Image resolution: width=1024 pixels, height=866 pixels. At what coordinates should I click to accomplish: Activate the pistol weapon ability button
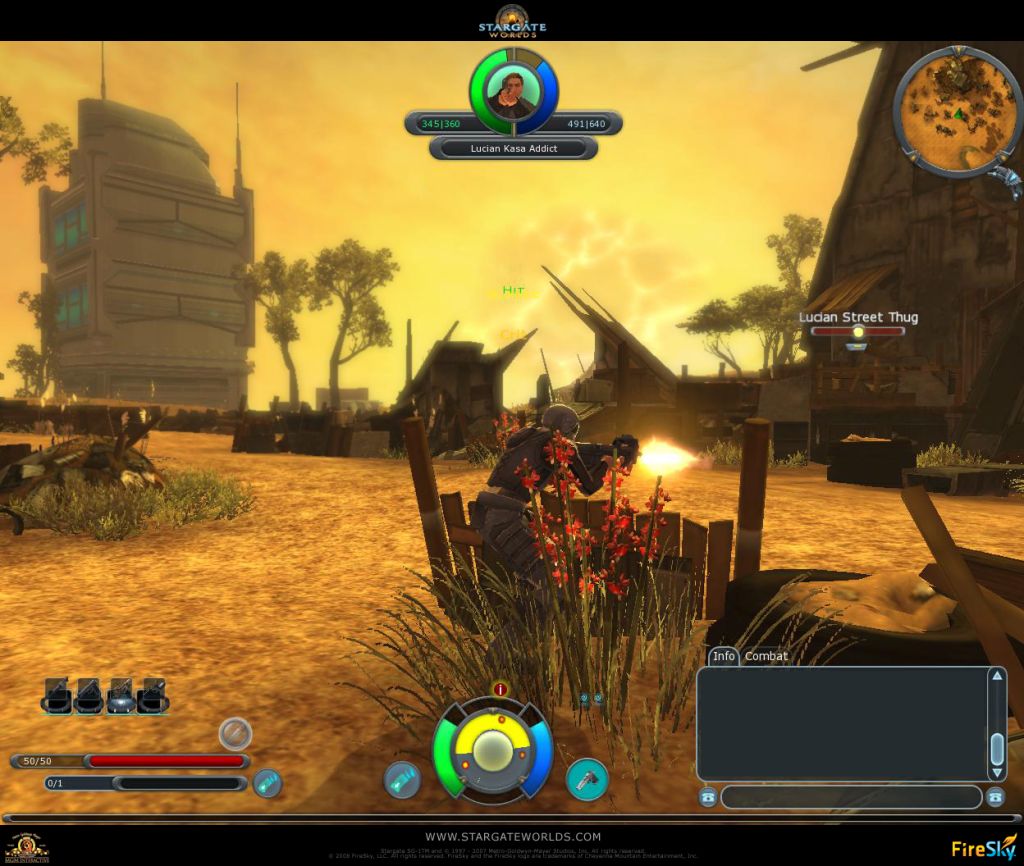coord(587,779)
